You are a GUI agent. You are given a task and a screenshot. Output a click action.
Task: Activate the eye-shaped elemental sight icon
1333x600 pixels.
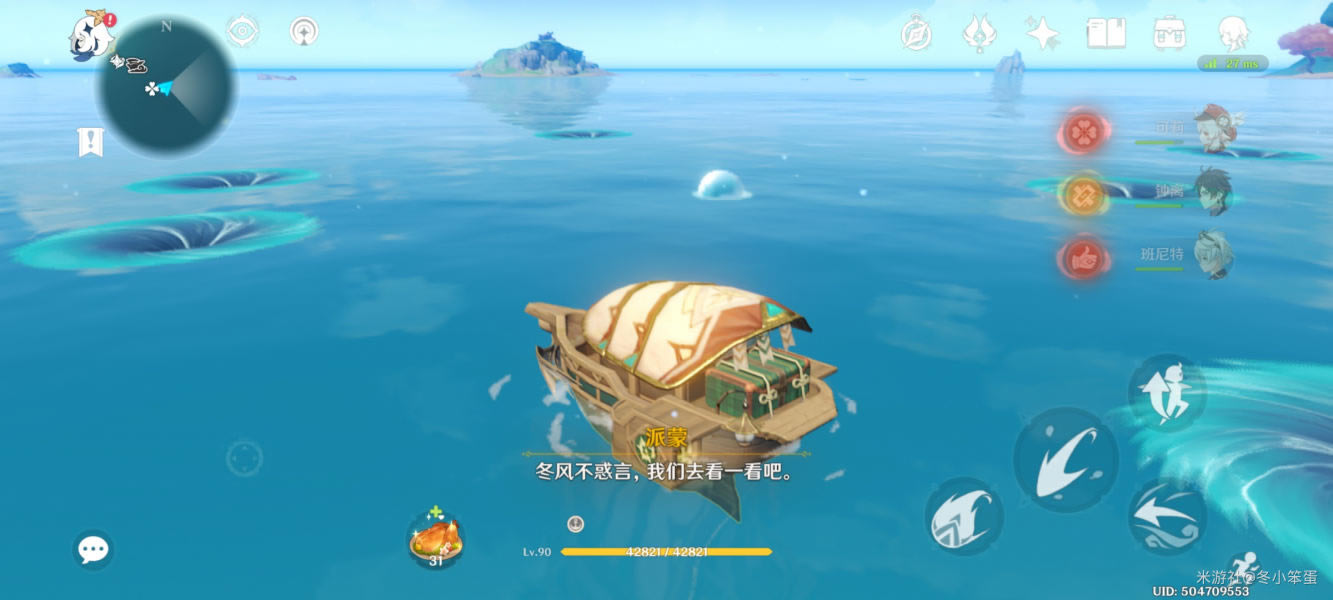point(242,31)
